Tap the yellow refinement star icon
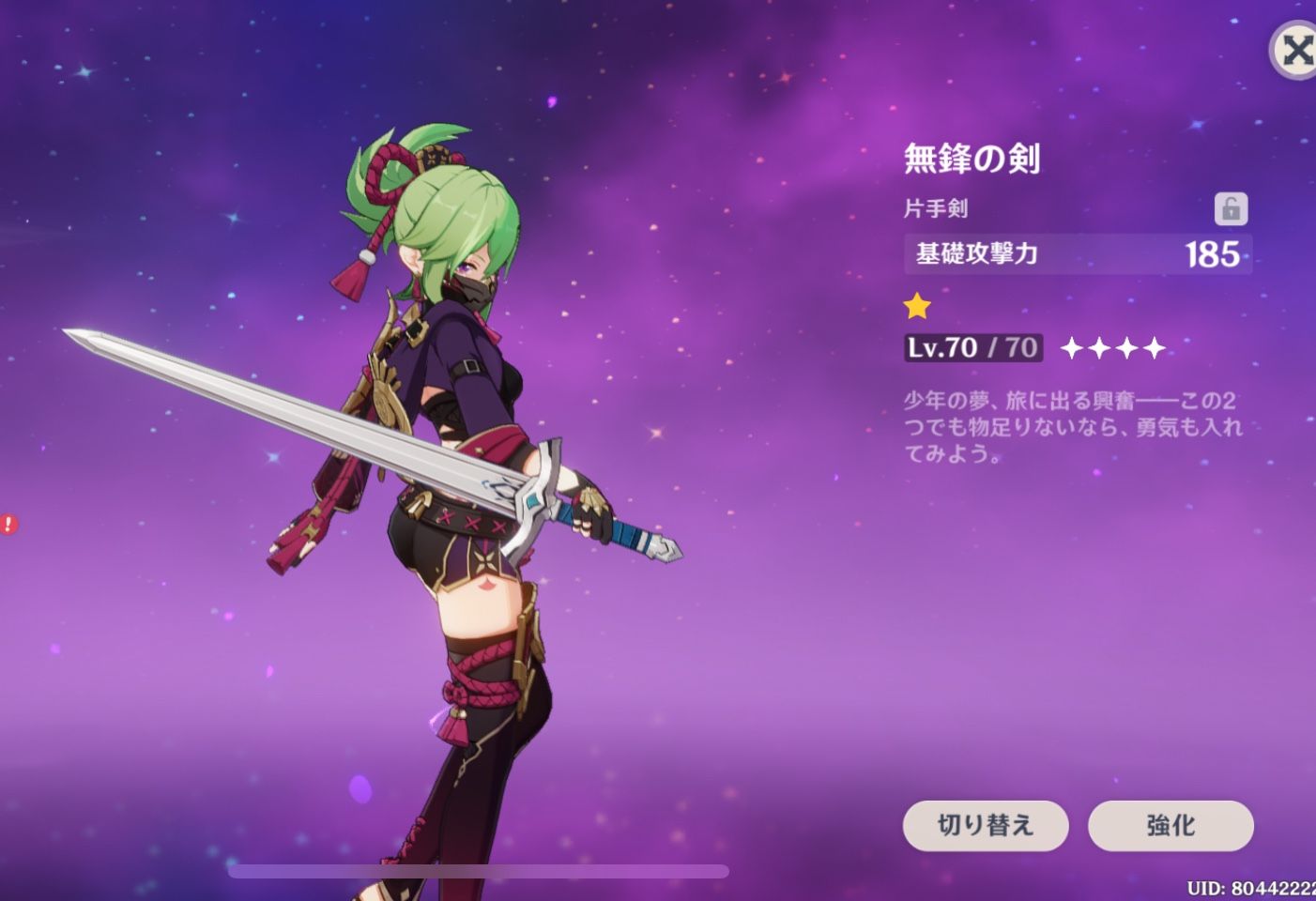The width and height of the screenshot is (1316, 901). point(917,305)
